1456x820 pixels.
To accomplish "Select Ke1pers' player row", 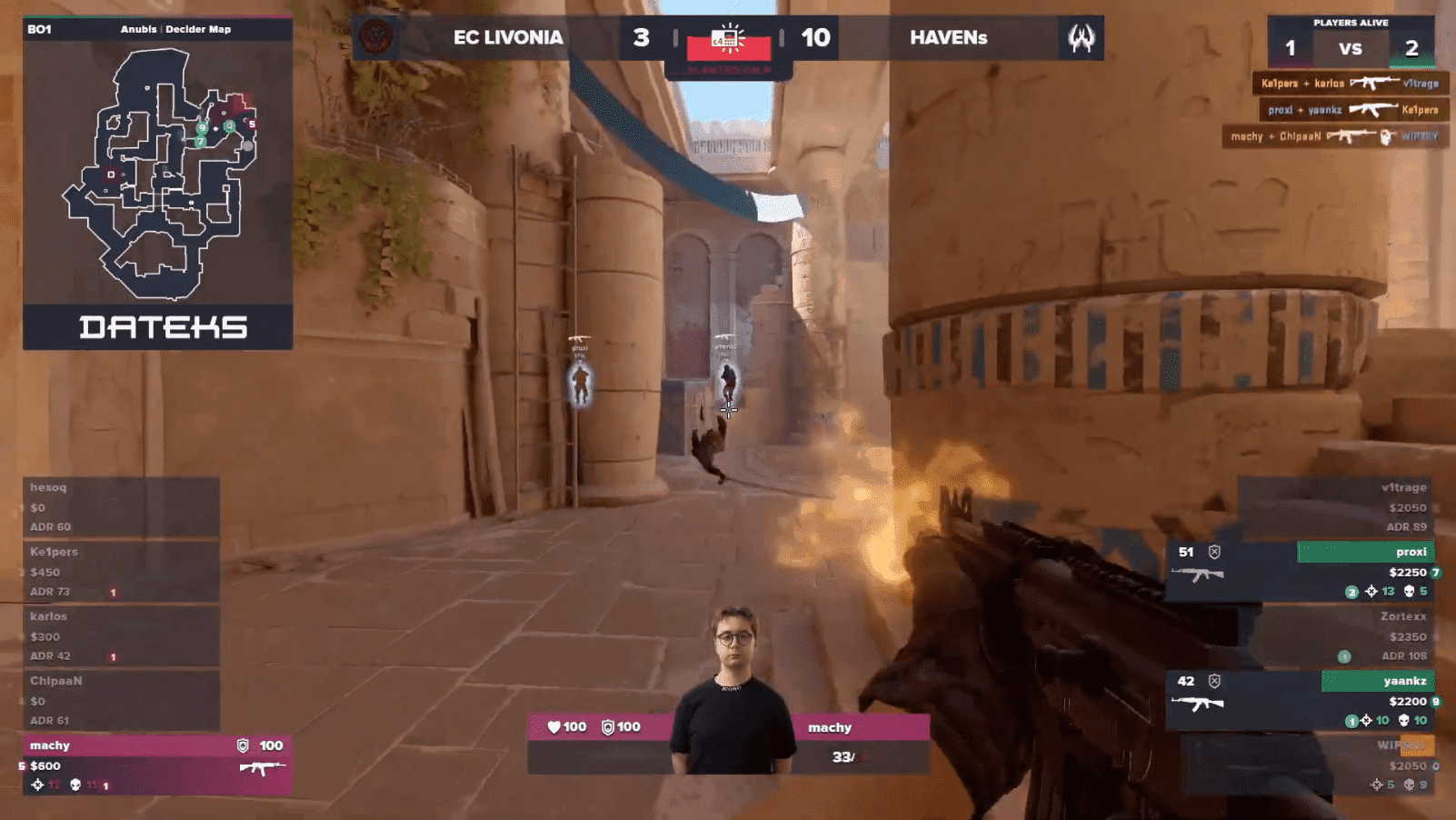I will [121, 571].
